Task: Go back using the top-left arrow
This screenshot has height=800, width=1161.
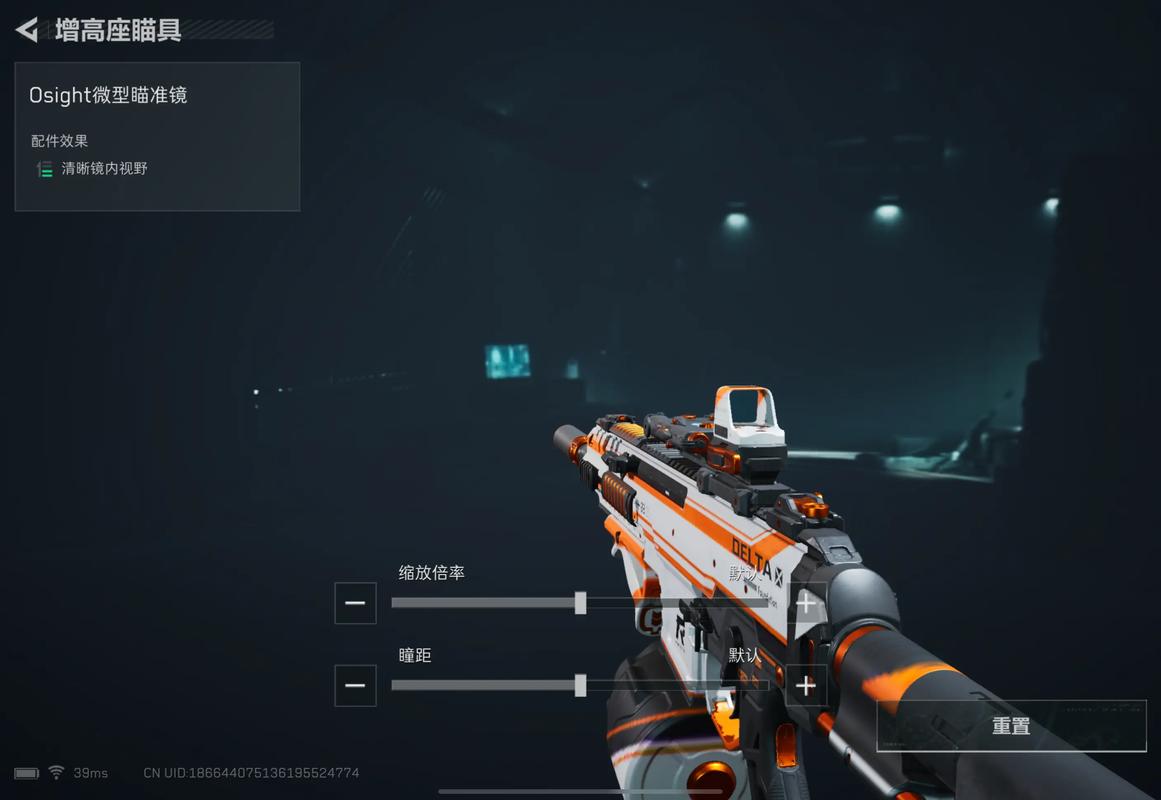Action: point(27,30)
